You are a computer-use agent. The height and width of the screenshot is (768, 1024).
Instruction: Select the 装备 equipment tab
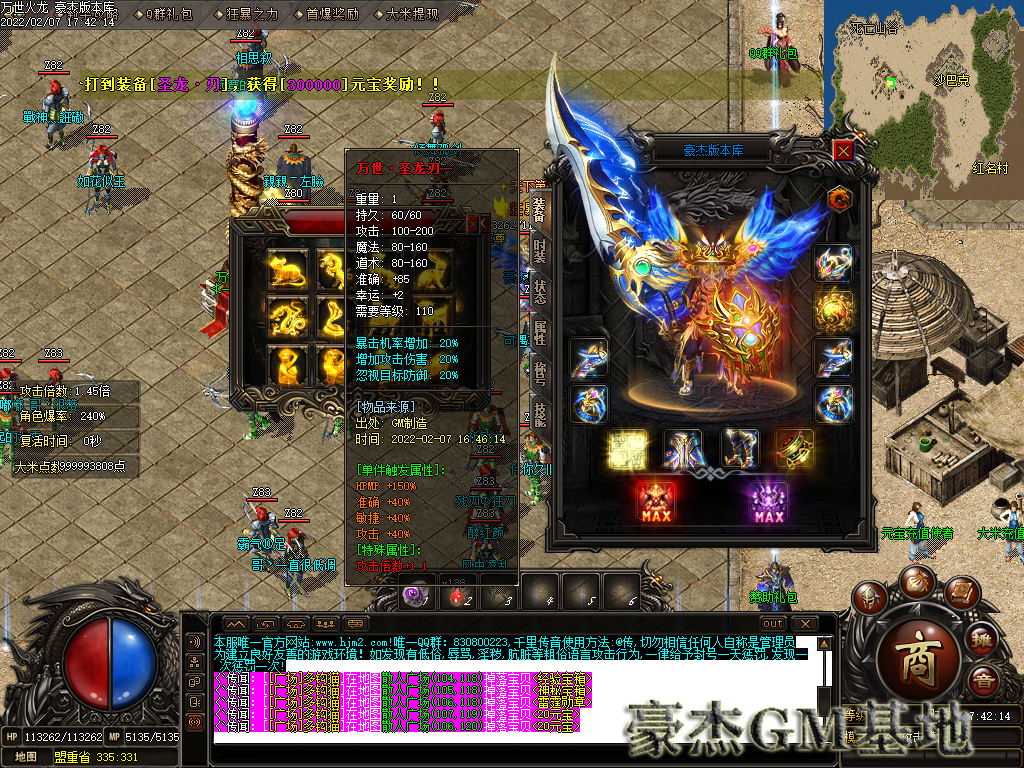click(x=540, y=210)
